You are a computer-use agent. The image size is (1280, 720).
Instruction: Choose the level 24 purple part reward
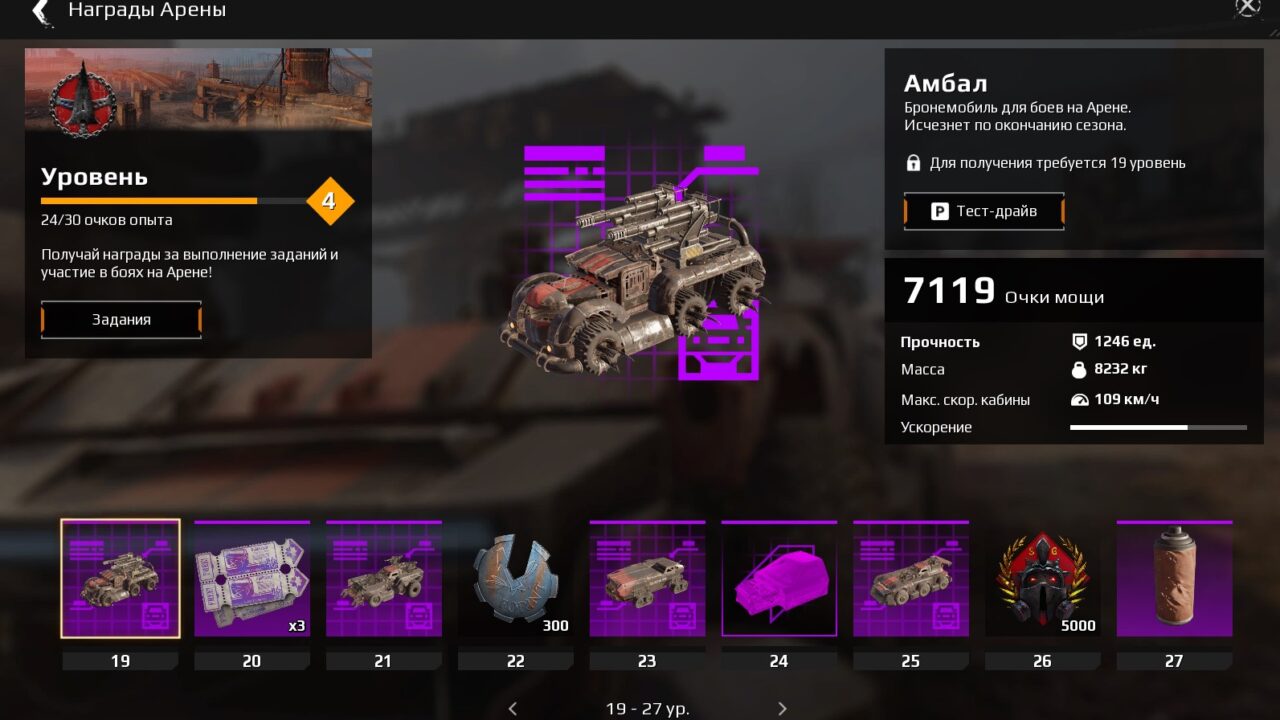(x=779, y=579)
